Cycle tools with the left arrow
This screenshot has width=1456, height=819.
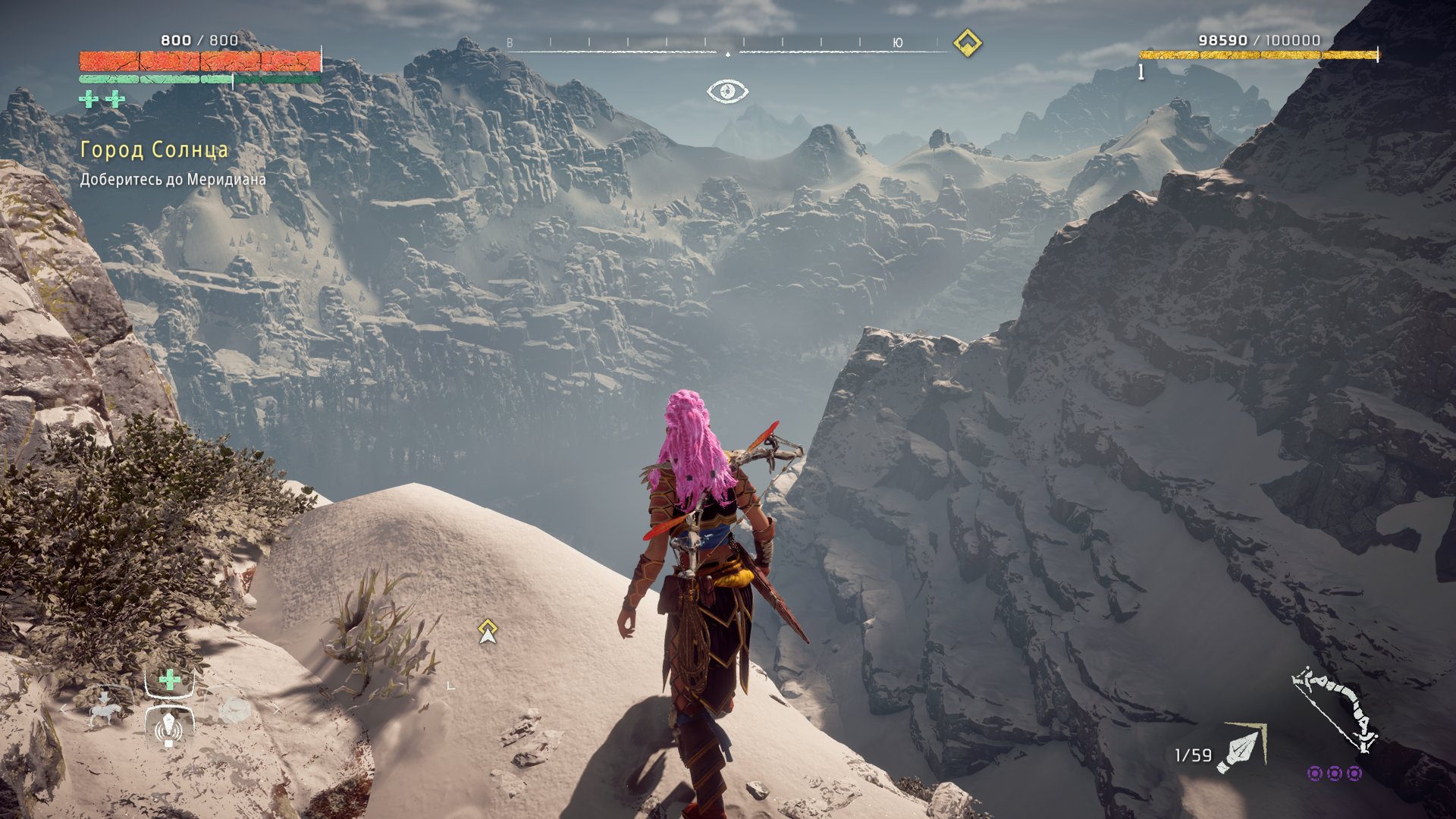(64, 709)
